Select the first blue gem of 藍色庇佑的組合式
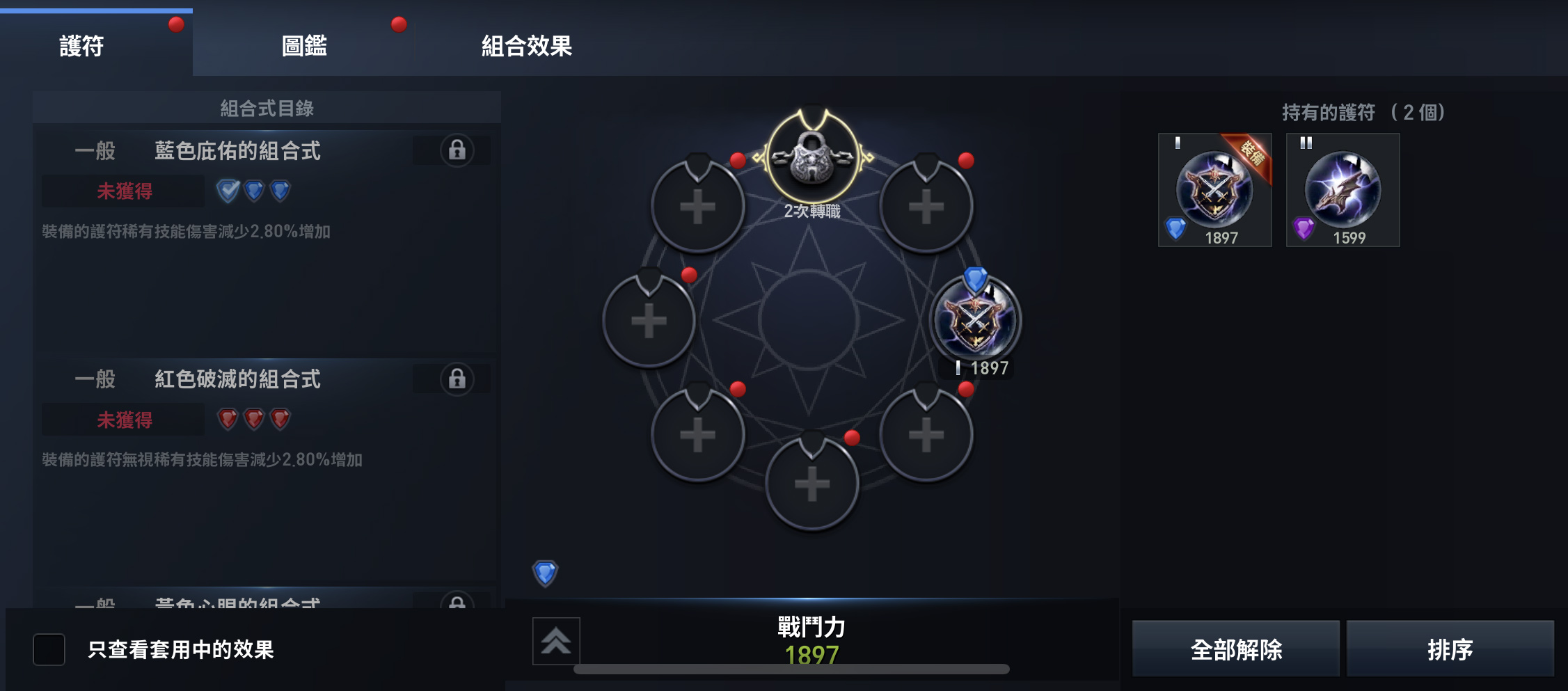The width and height of the screenshot is (1568, 691). pos(226,191)
